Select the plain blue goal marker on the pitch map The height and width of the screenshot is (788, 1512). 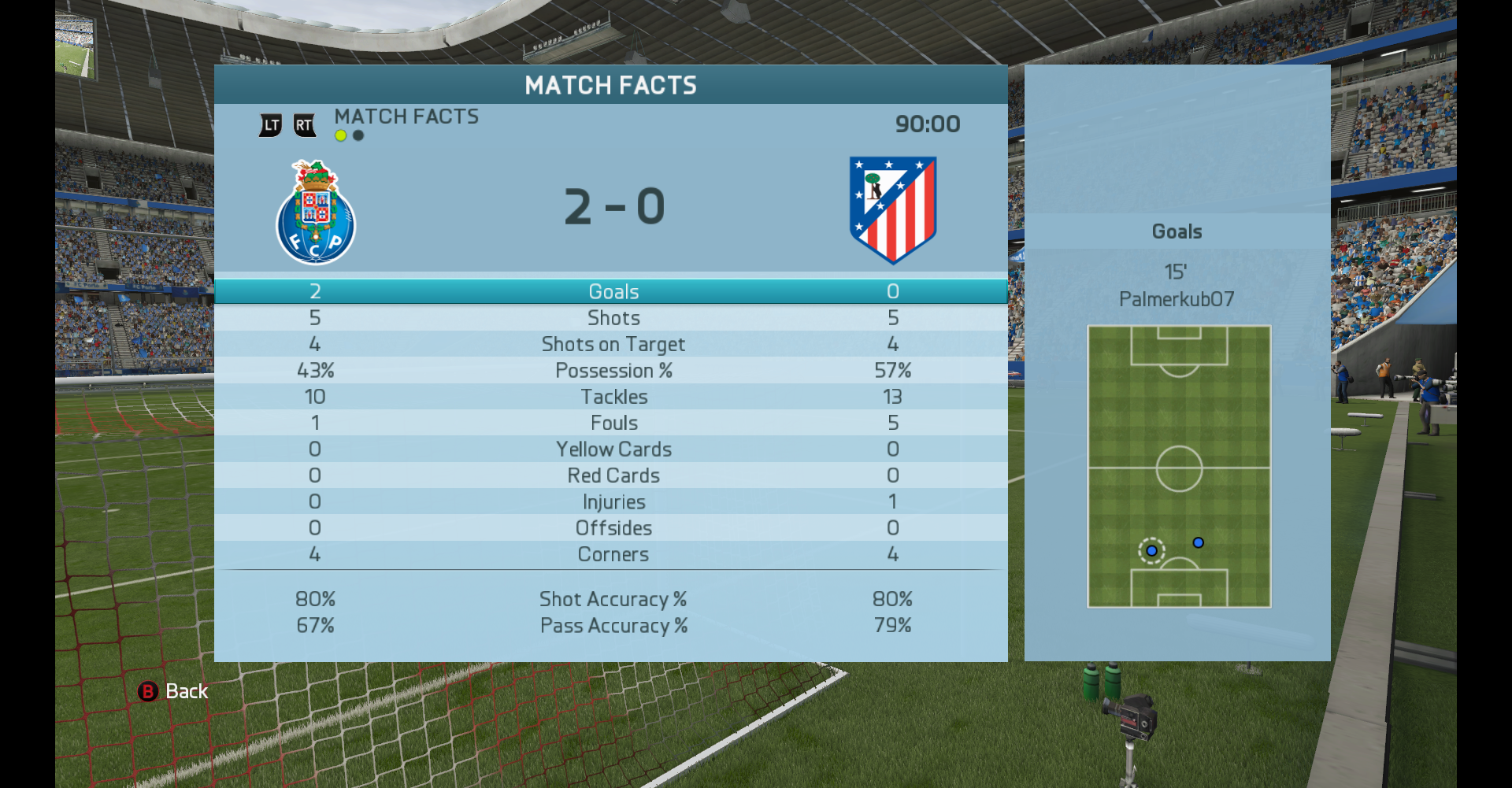tap(1198, 542)
